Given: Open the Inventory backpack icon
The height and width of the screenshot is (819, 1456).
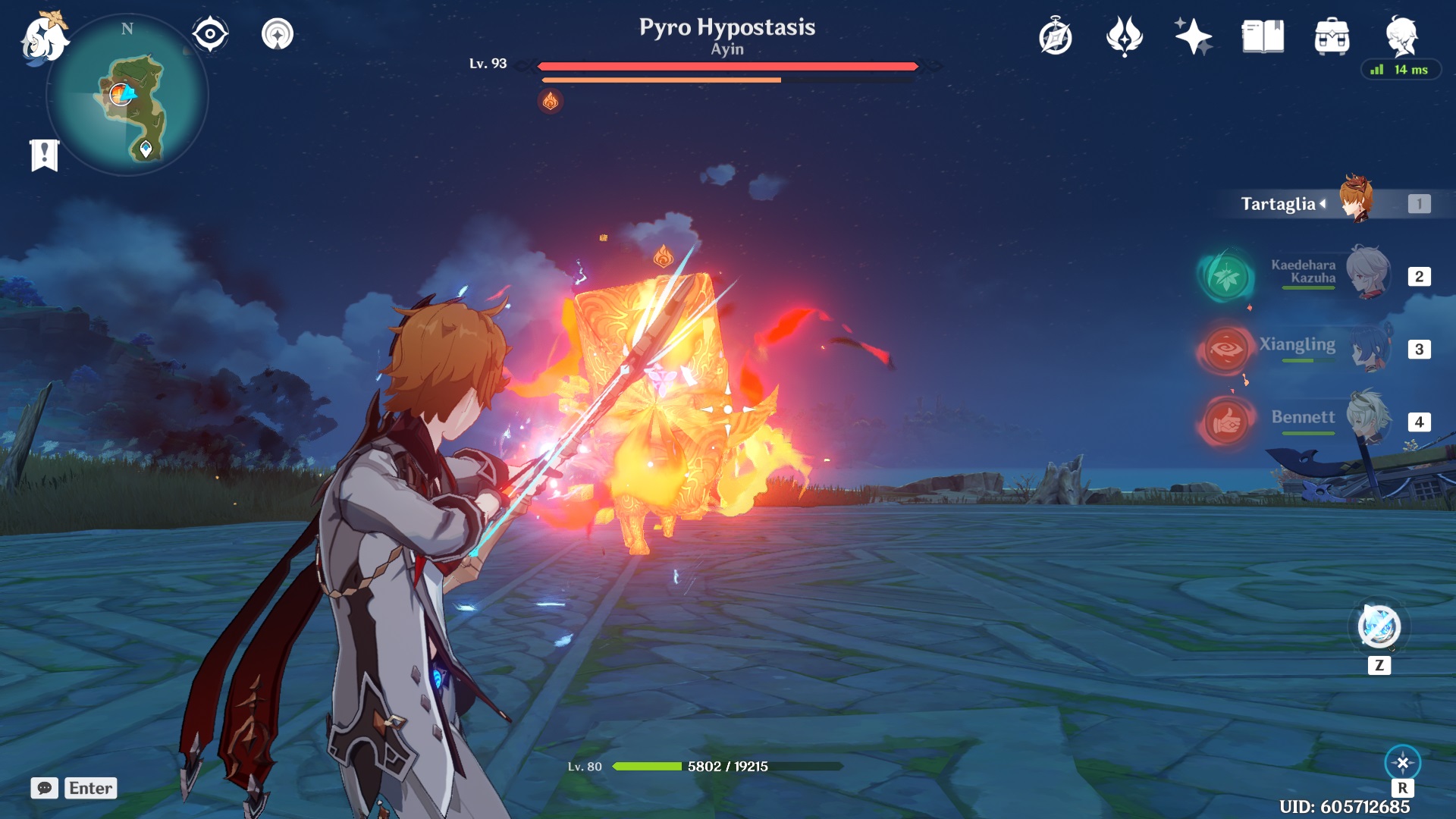Looking at the screenshot, I should pos(1332,34).
